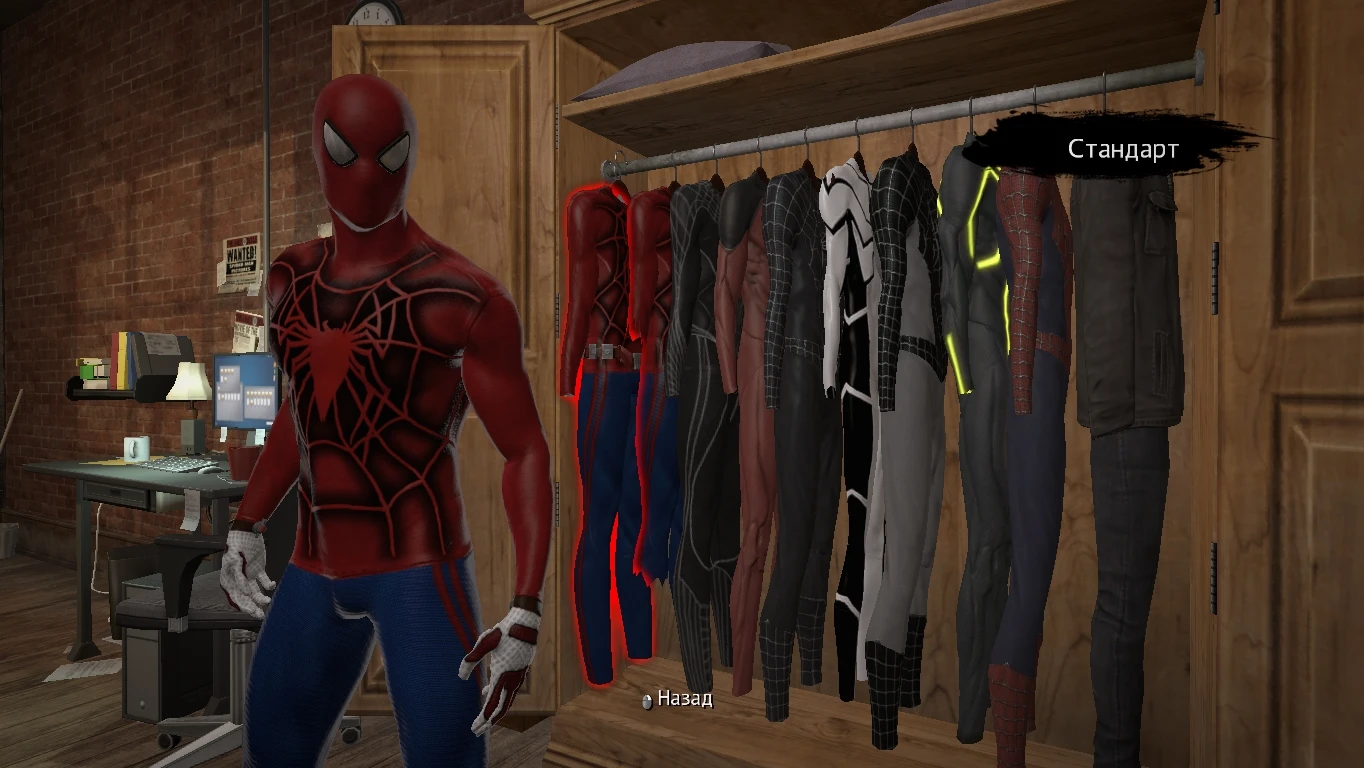Select the grey-black suit beside the red ones

coord(698,350)
